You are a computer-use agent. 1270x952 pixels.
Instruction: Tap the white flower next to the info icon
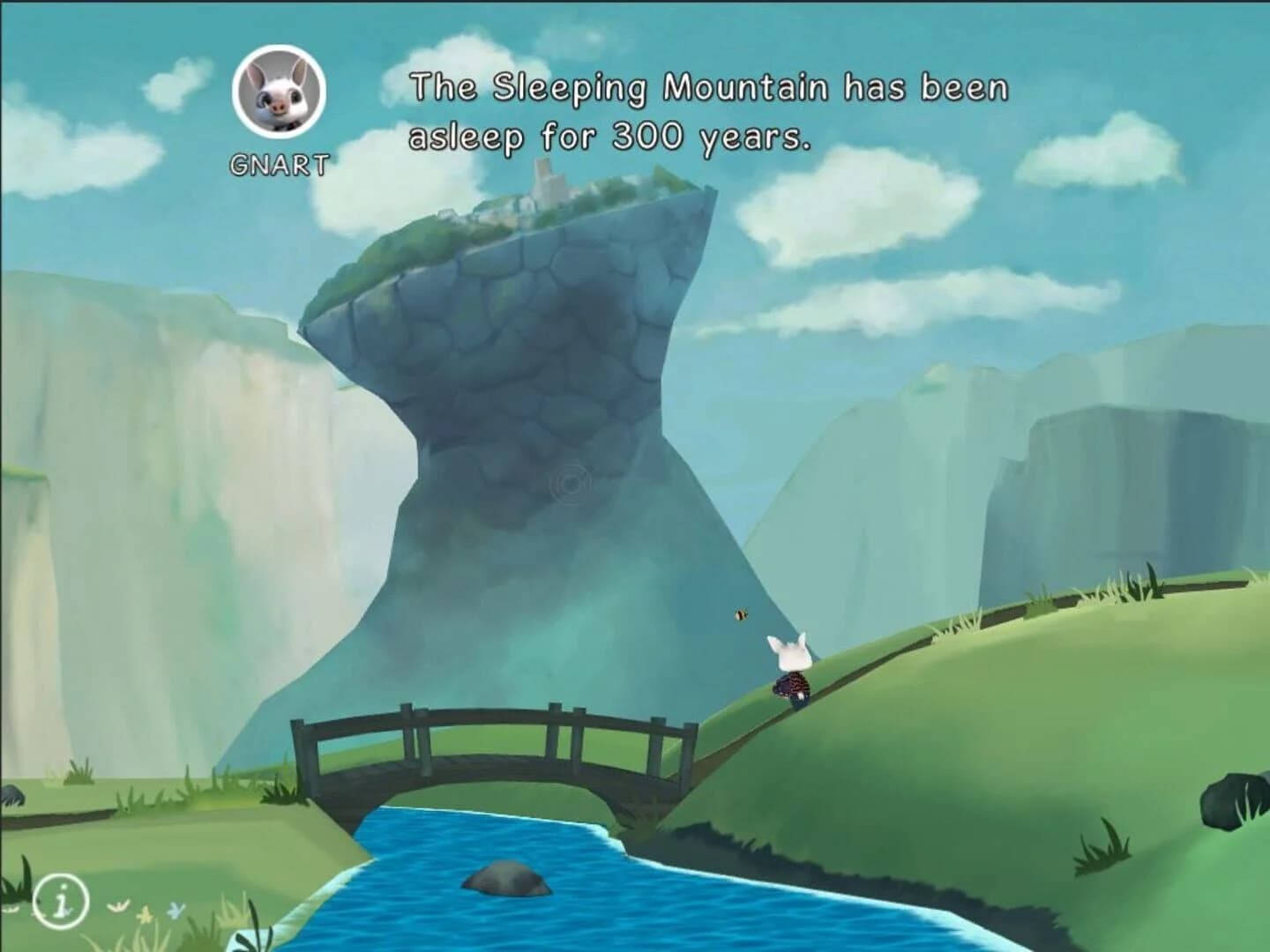[116, 907]
